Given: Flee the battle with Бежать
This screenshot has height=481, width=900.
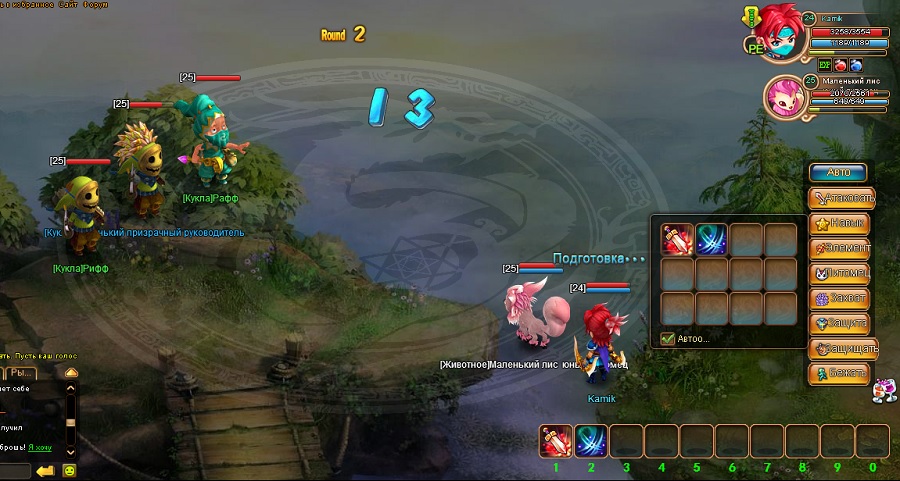Looking at the screenshot, I should pyautogui.click(x=841, y=373).
